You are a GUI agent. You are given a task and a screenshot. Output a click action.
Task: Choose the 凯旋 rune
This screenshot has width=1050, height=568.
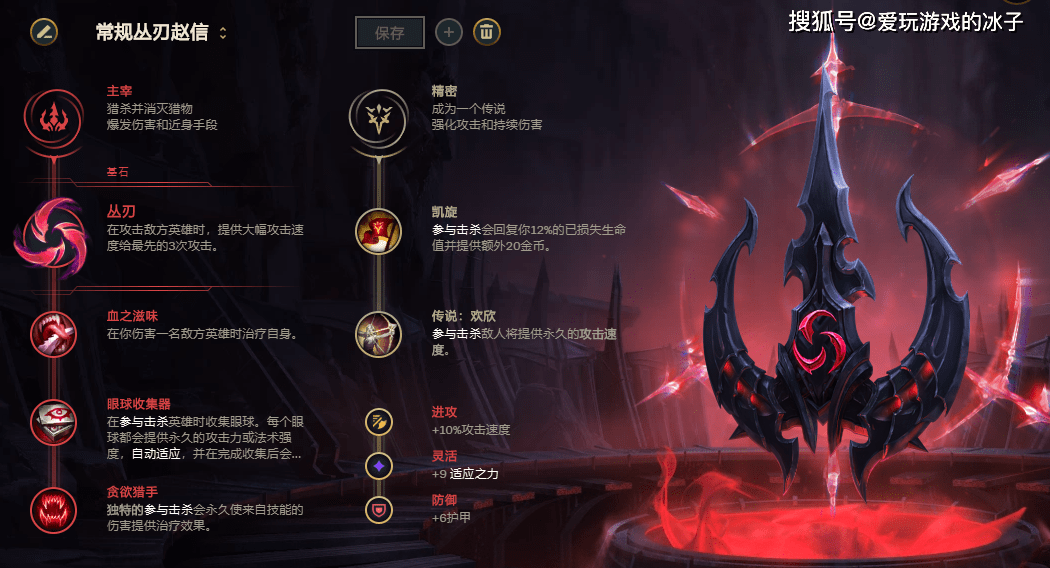coord(378,231)
